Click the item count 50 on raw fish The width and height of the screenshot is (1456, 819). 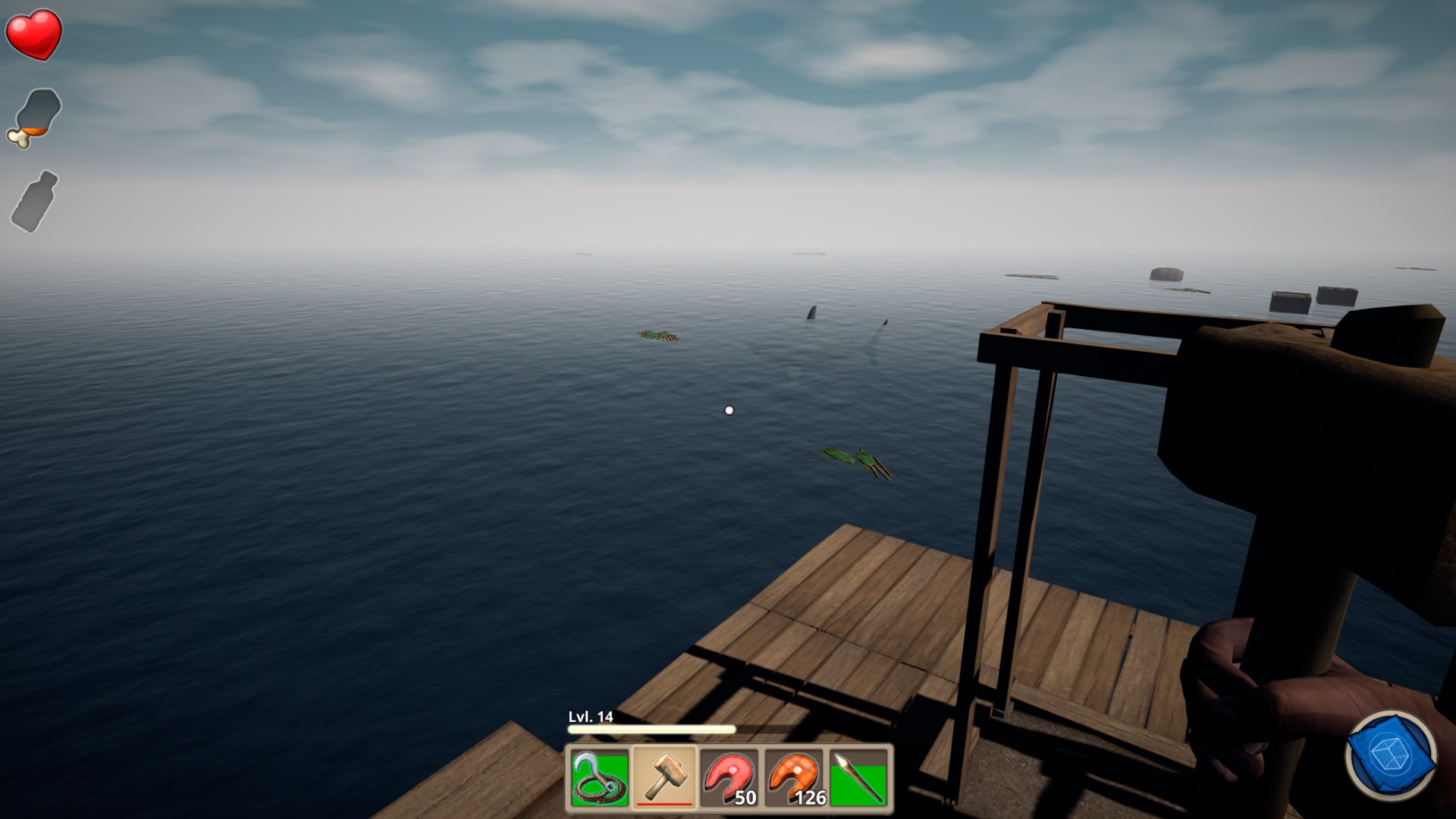click(746, 799)
